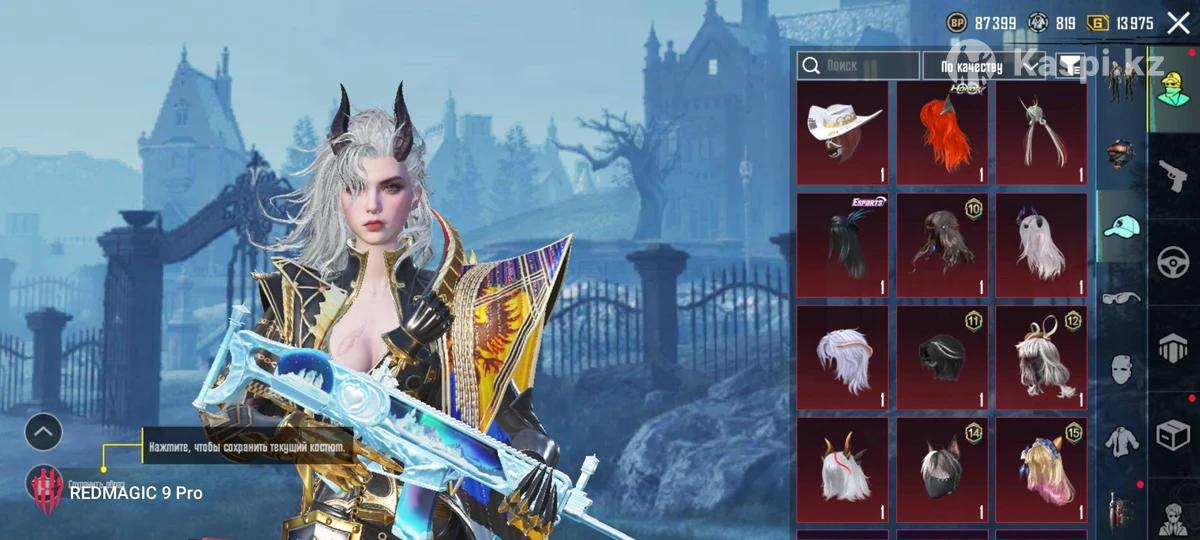Choose the orange long hair item
The height and width of the screenshot is (540, 1200).
coord(941,134)
